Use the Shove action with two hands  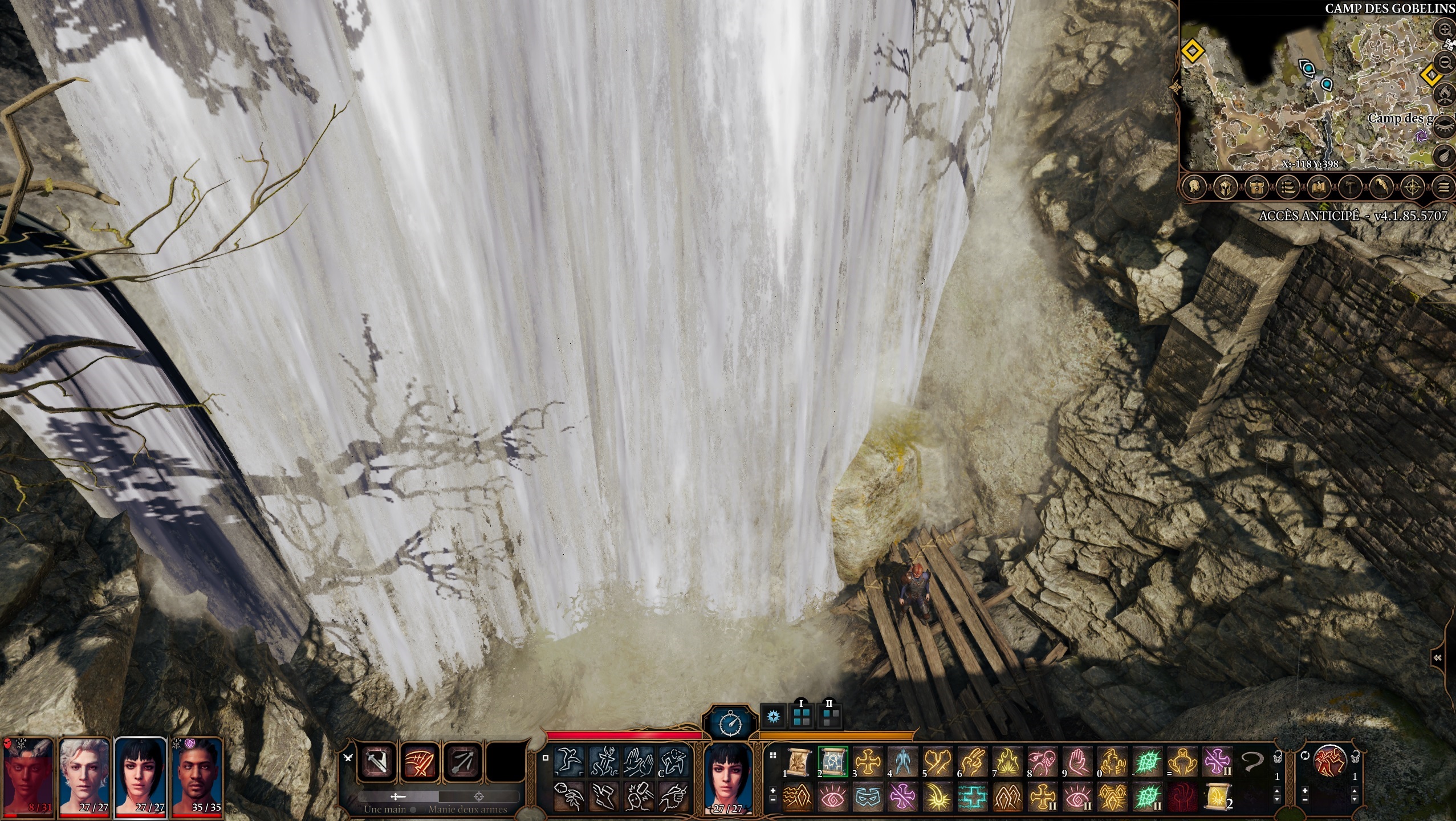[x=638, y=762]
